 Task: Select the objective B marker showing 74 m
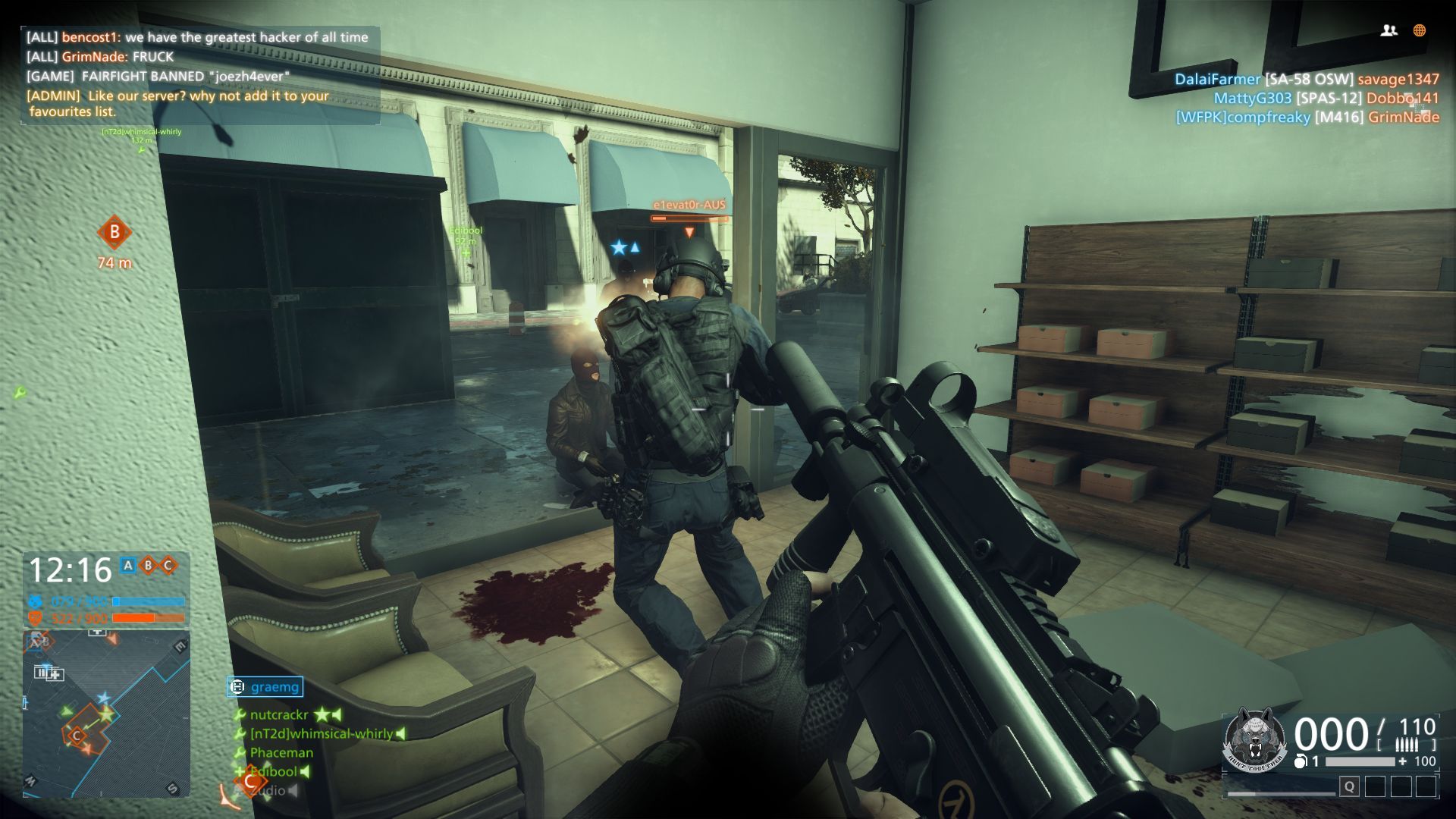tap(115, 233)
